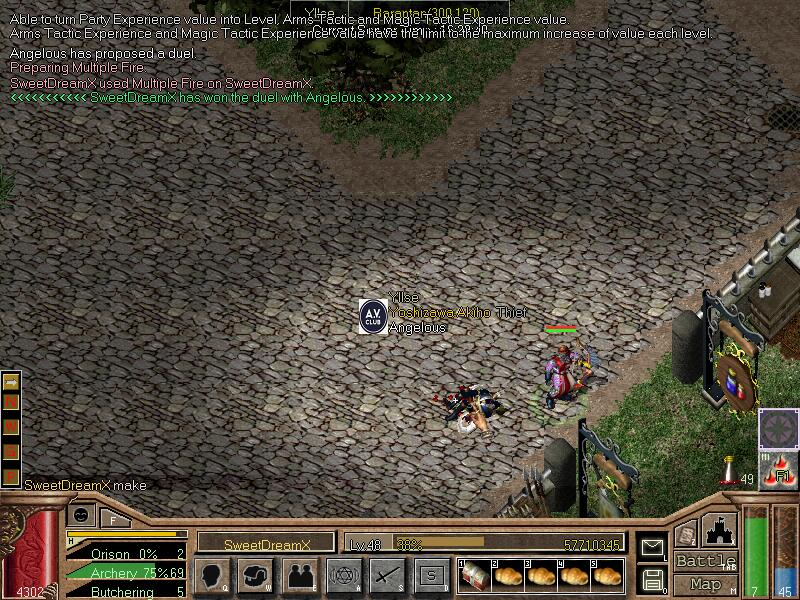Activate the Multiple Fire spell on F1
800x600 pixels.
click(779, 470)
